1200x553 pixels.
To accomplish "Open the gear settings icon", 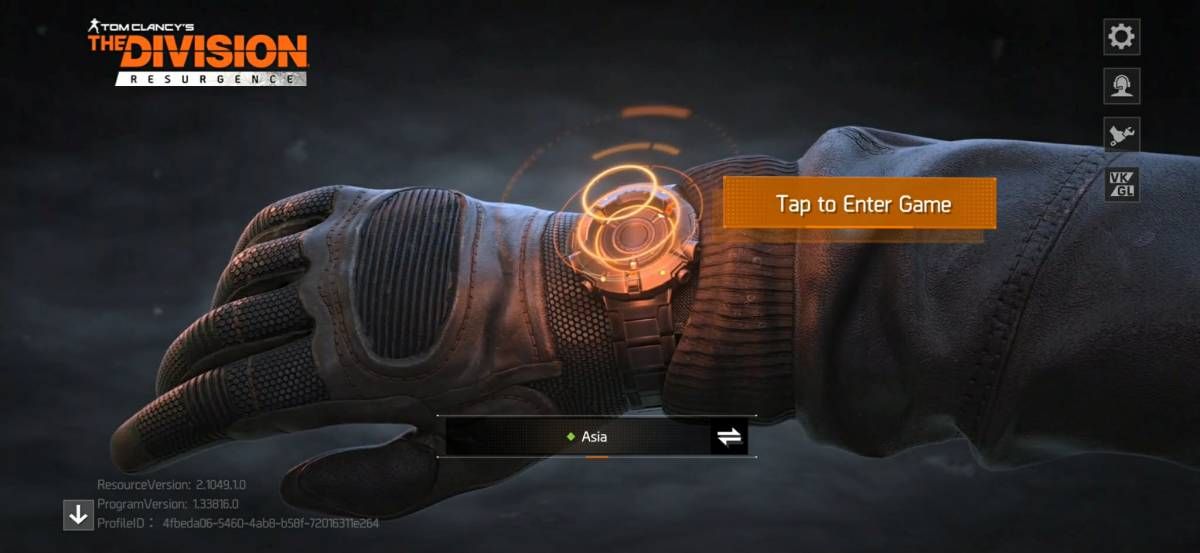I will point(1122,37).
